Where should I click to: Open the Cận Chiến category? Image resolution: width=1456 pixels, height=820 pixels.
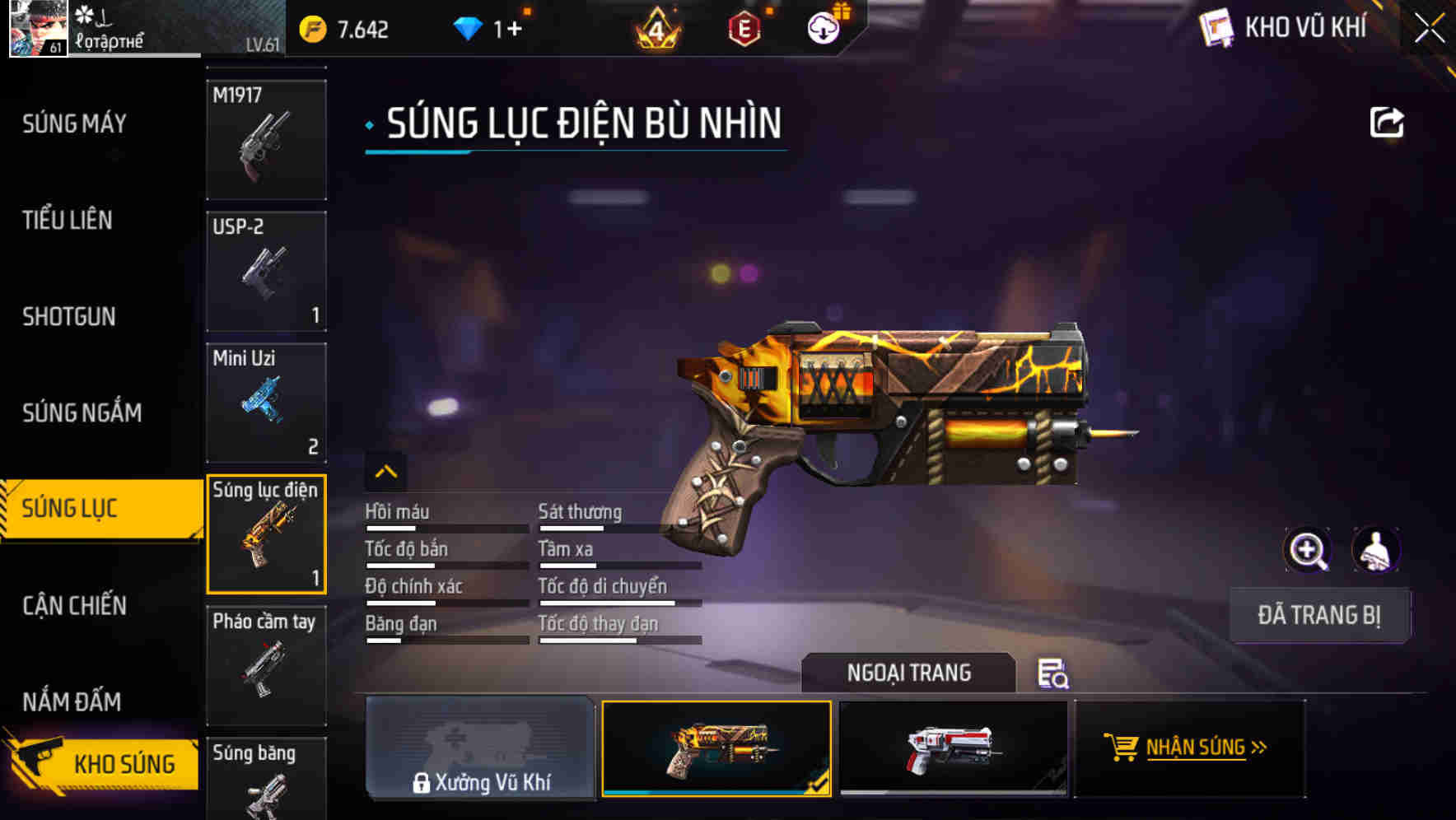(x=74, y=606)
